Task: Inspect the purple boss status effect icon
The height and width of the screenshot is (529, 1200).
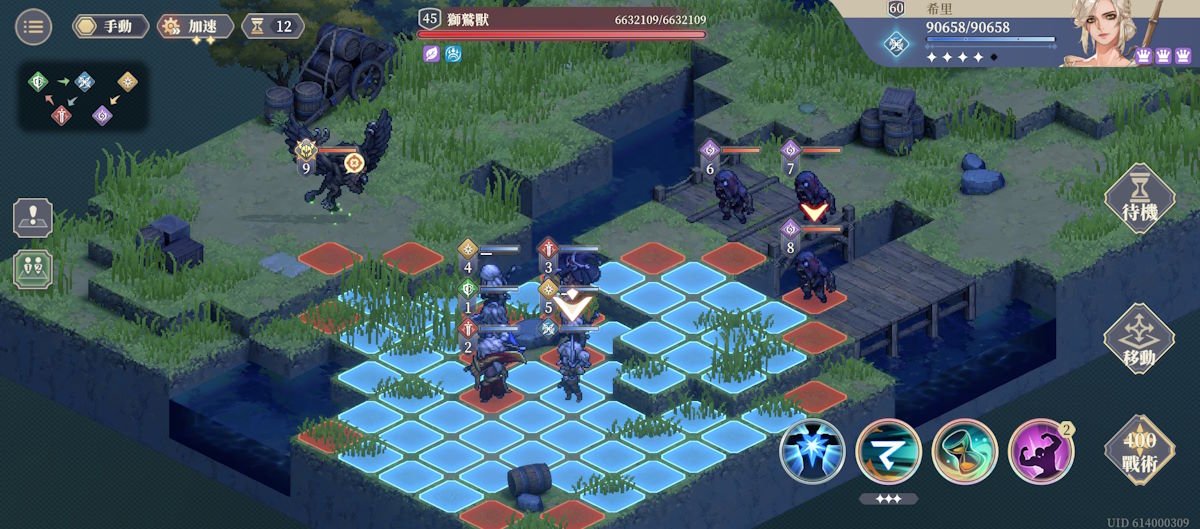Action: pos(431,54)
